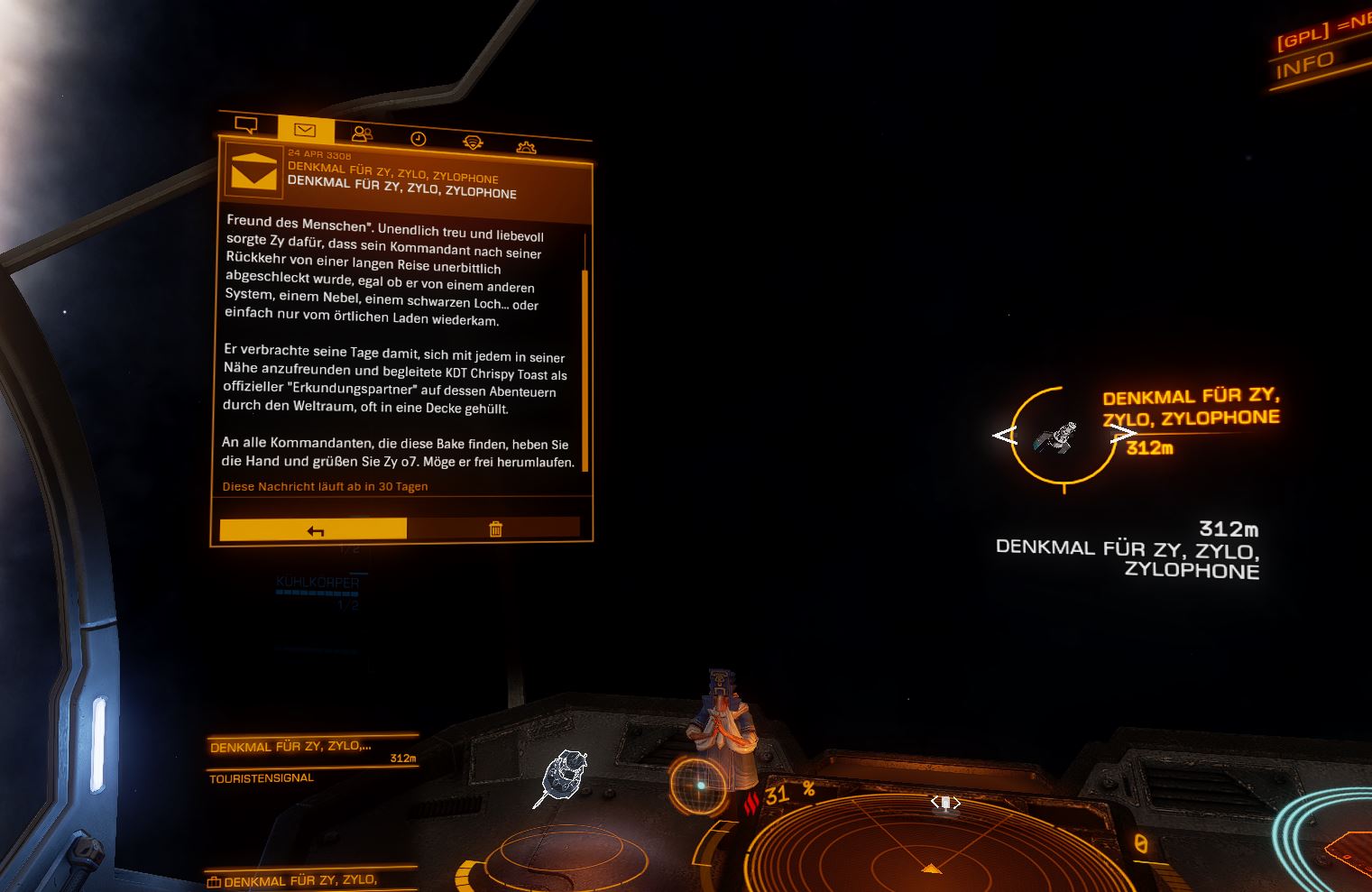Screen dimensions: 1372x892
Task: Delete message with the trash button
Action: 495,529
